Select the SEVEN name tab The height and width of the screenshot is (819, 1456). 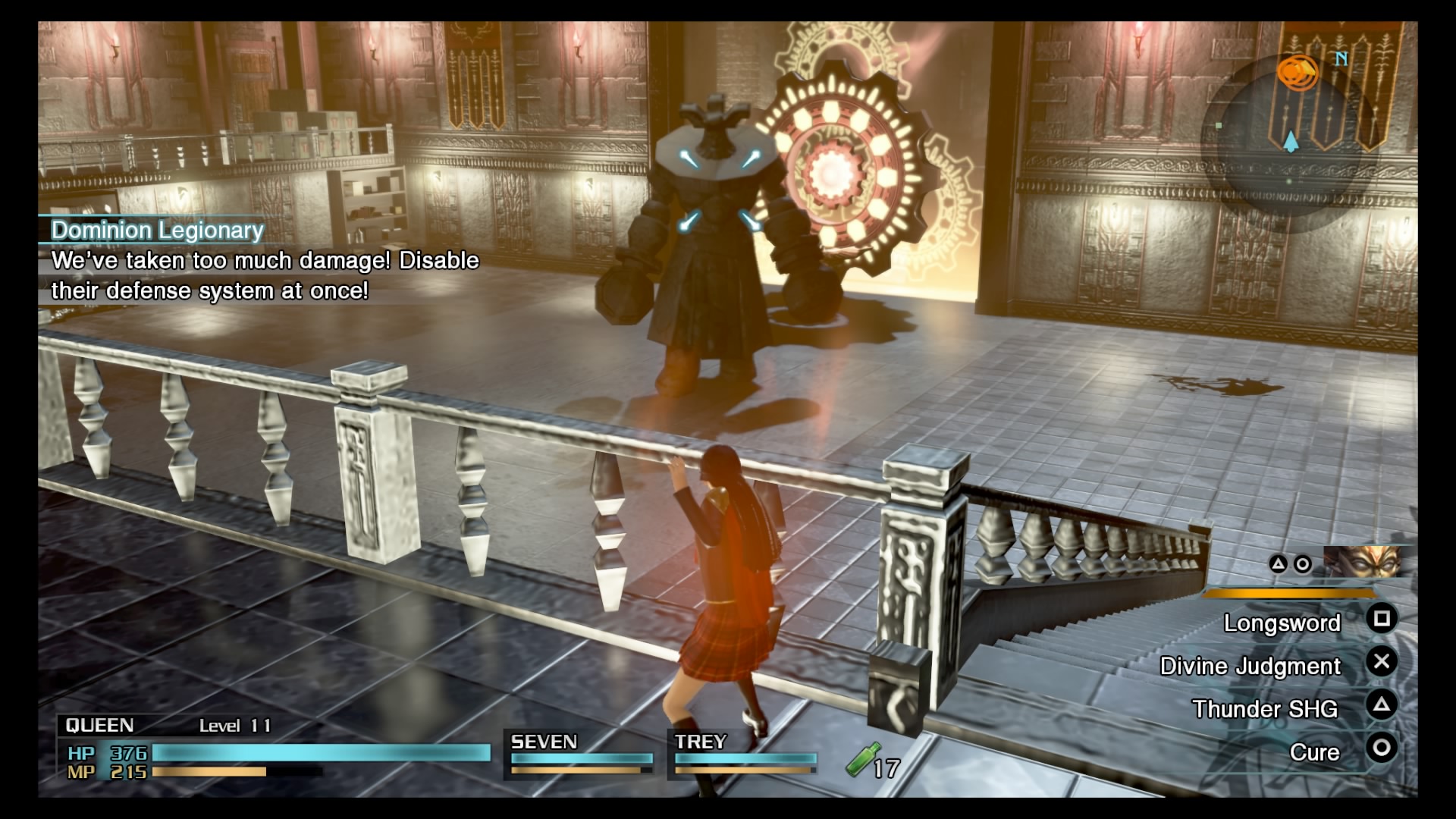pyautogui.click(x=543, y=742)
